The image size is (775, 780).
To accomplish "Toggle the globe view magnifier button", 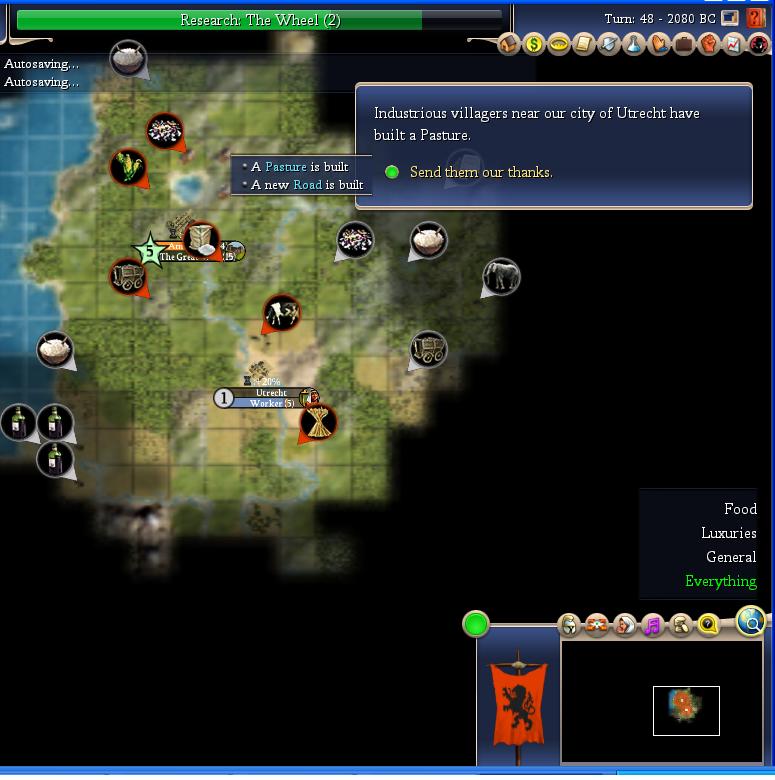I will (751, 622).
